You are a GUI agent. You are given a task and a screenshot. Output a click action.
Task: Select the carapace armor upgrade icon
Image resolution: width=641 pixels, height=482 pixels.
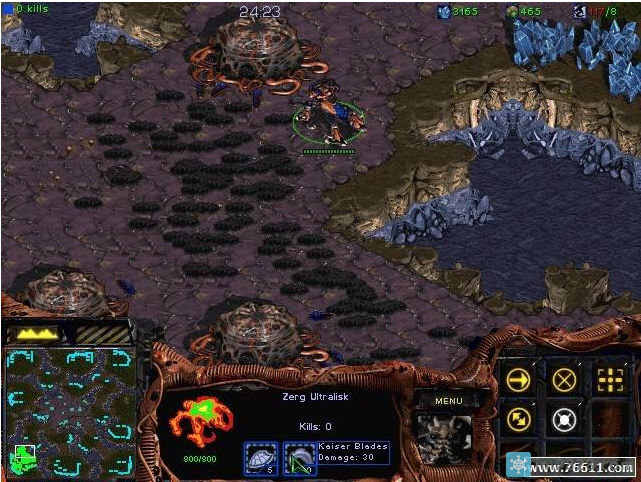tap(259, 457)
